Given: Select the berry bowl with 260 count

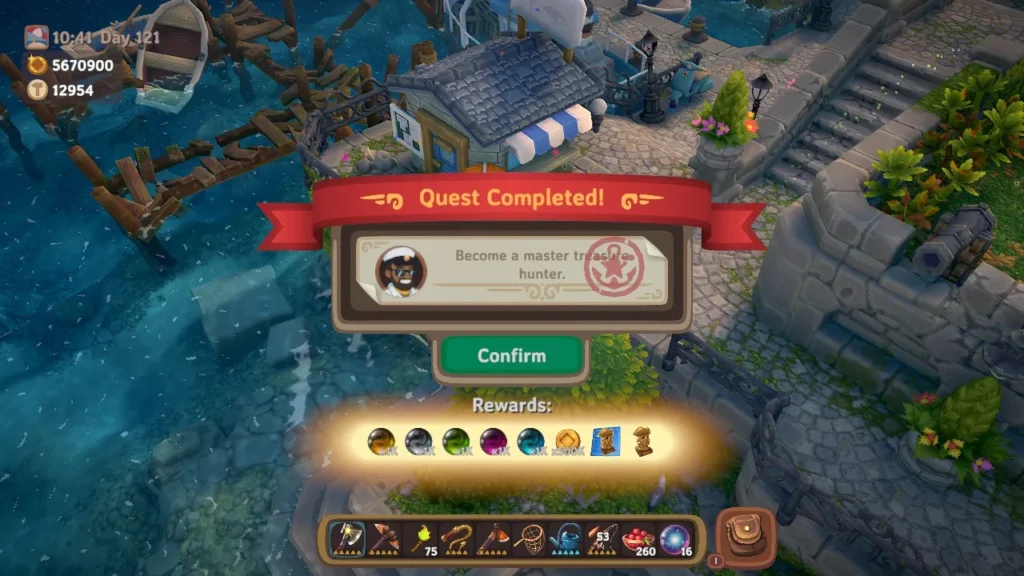Looking at the screenshot, I should 638,539.
